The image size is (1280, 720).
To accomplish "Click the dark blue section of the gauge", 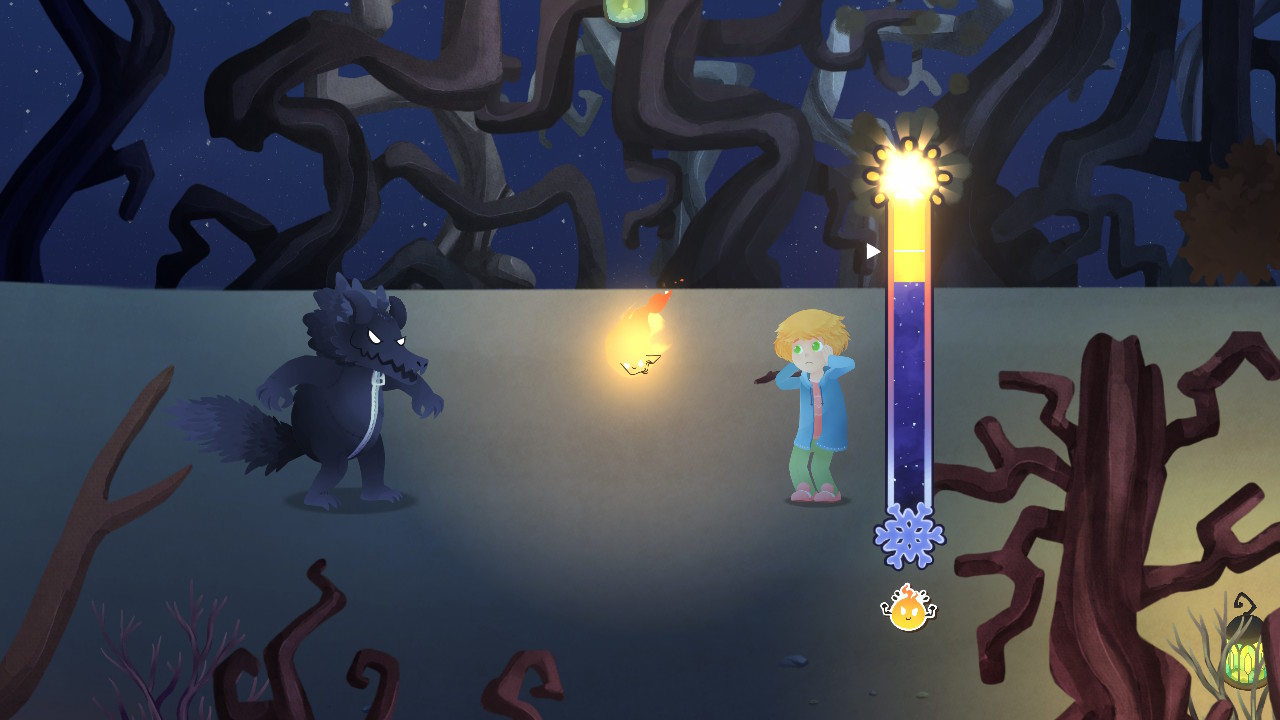I will pyautogui.click(x=909, y=390).
